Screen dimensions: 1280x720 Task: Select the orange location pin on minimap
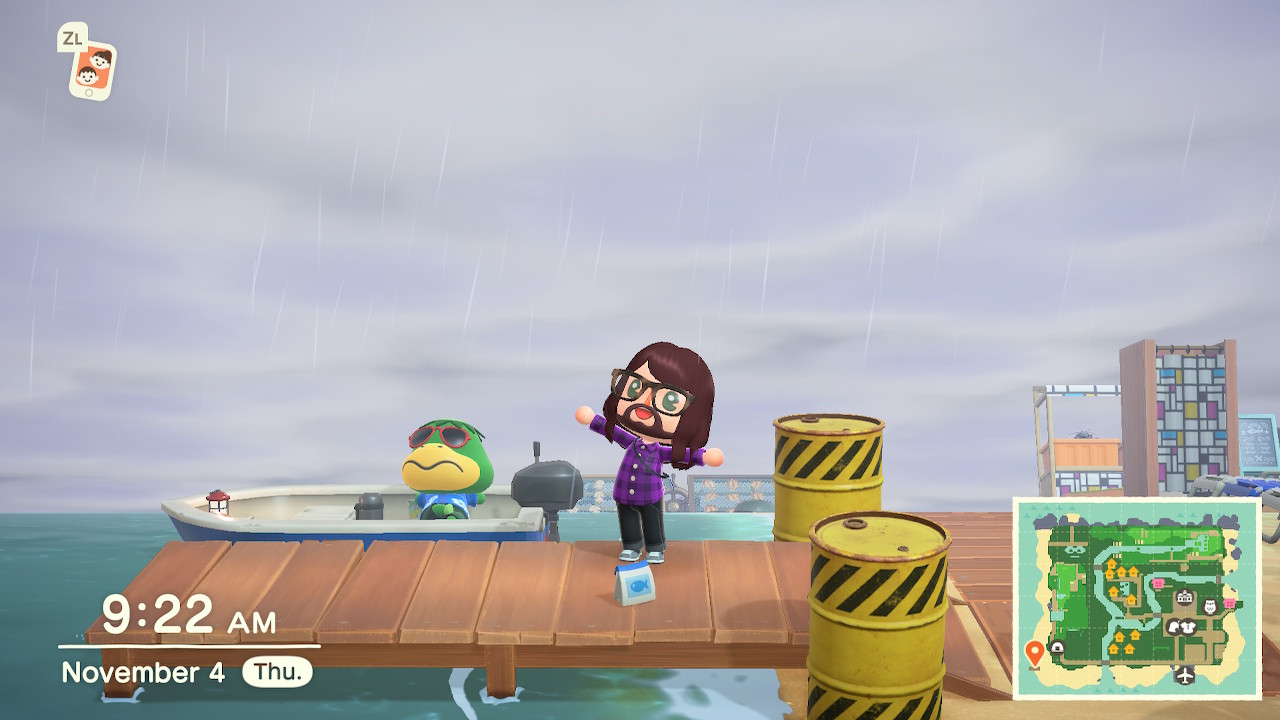1034,654
